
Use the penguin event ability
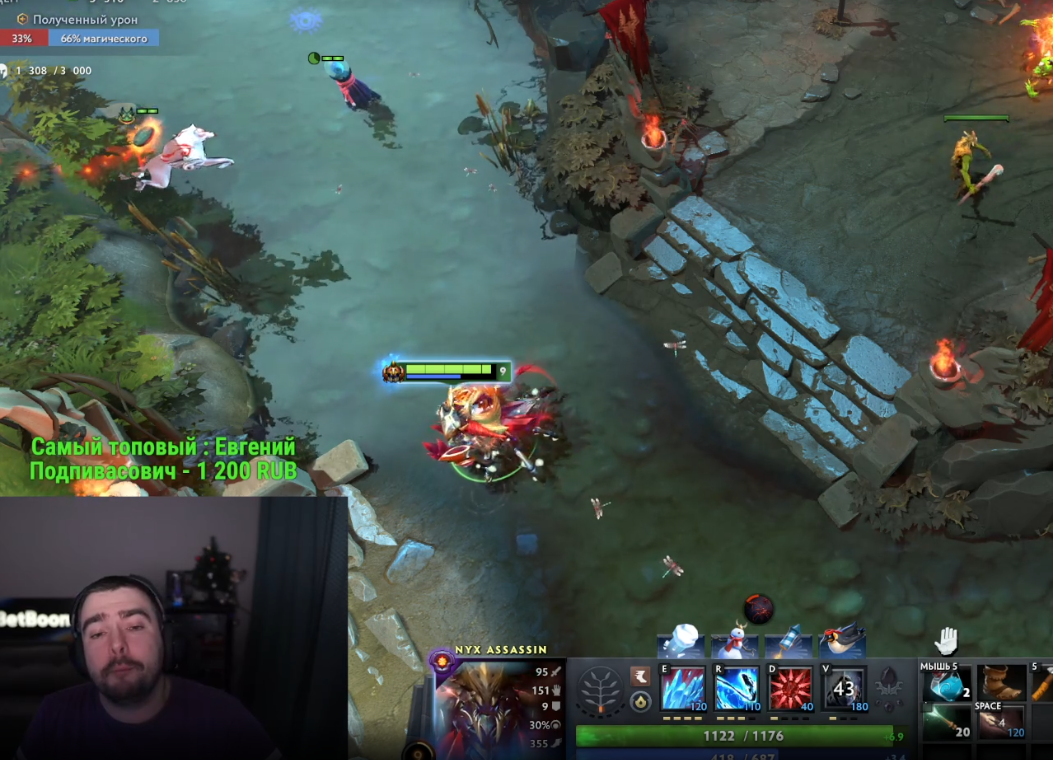[x=842, y=640]
